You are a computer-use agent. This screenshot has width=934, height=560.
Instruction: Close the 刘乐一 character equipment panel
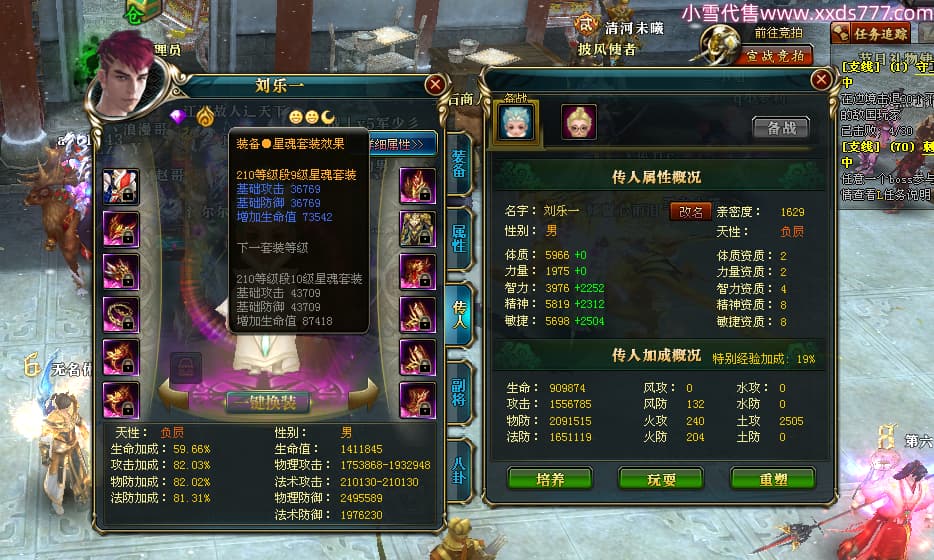tap(435, 86)
